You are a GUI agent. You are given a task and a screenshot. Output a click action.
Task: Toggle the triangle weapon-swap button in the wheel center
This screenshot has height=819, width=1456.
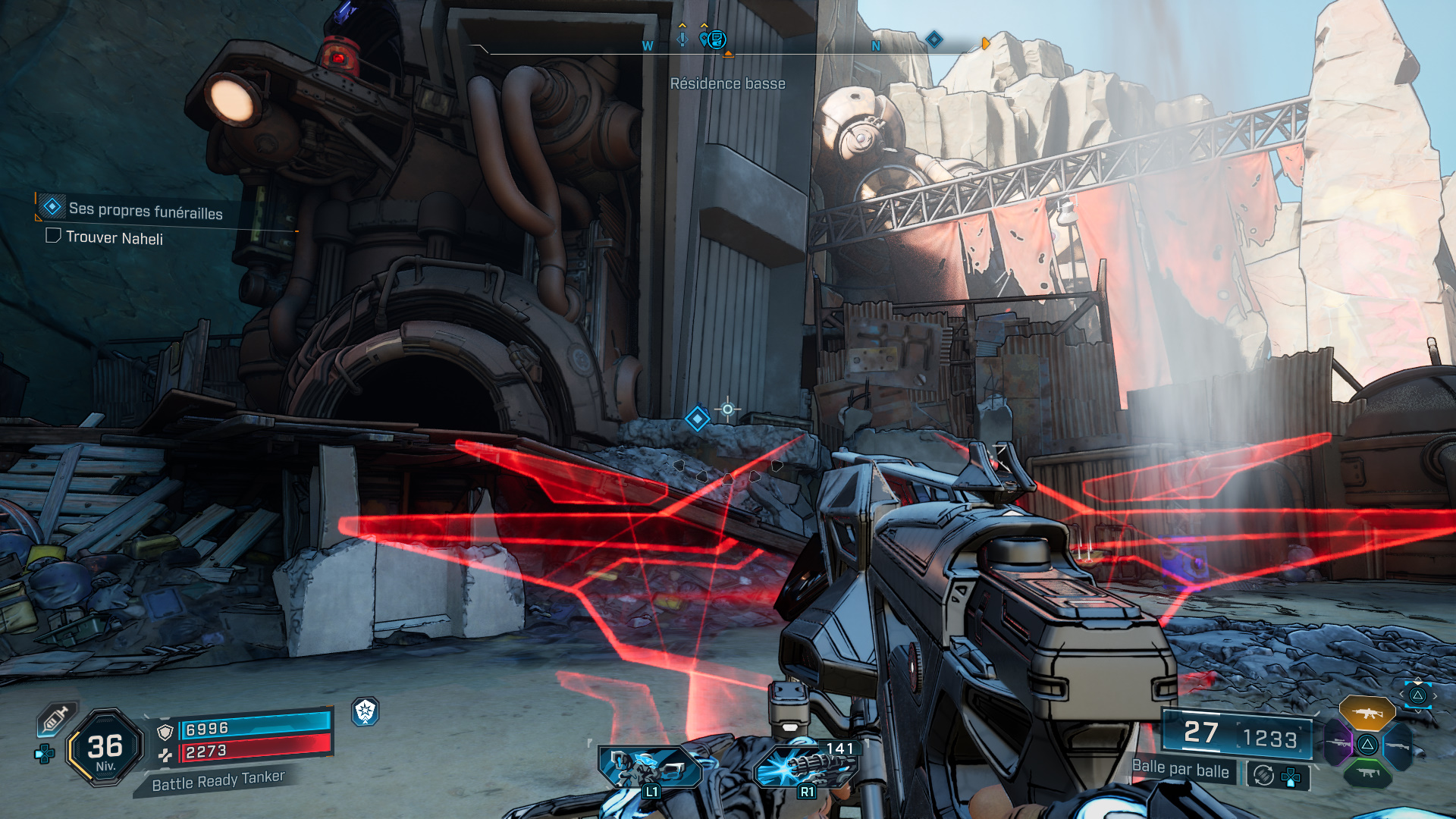click(1367, 745)
